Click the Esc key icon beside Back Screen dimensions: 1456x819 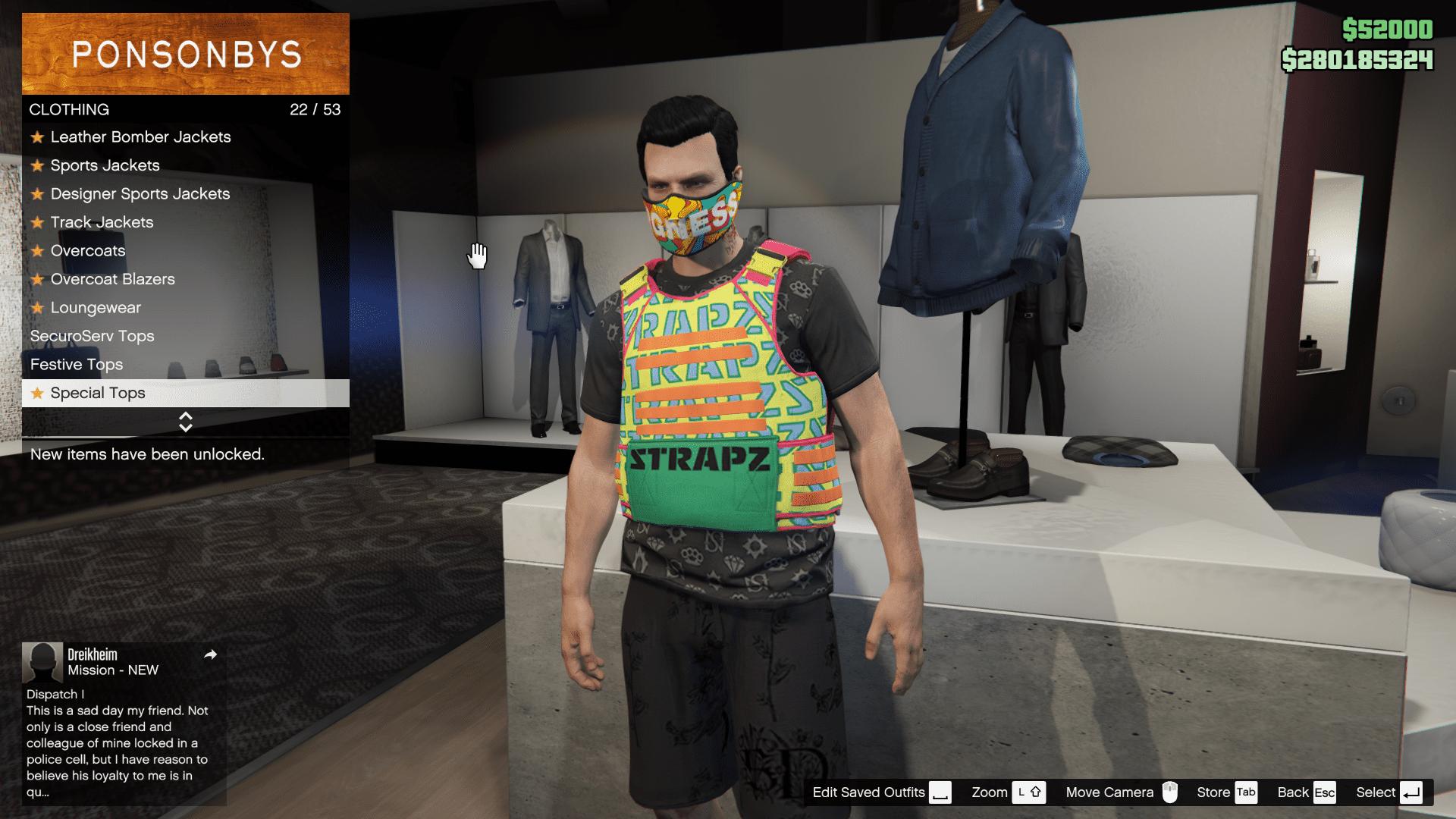[x=1324, y=792]
